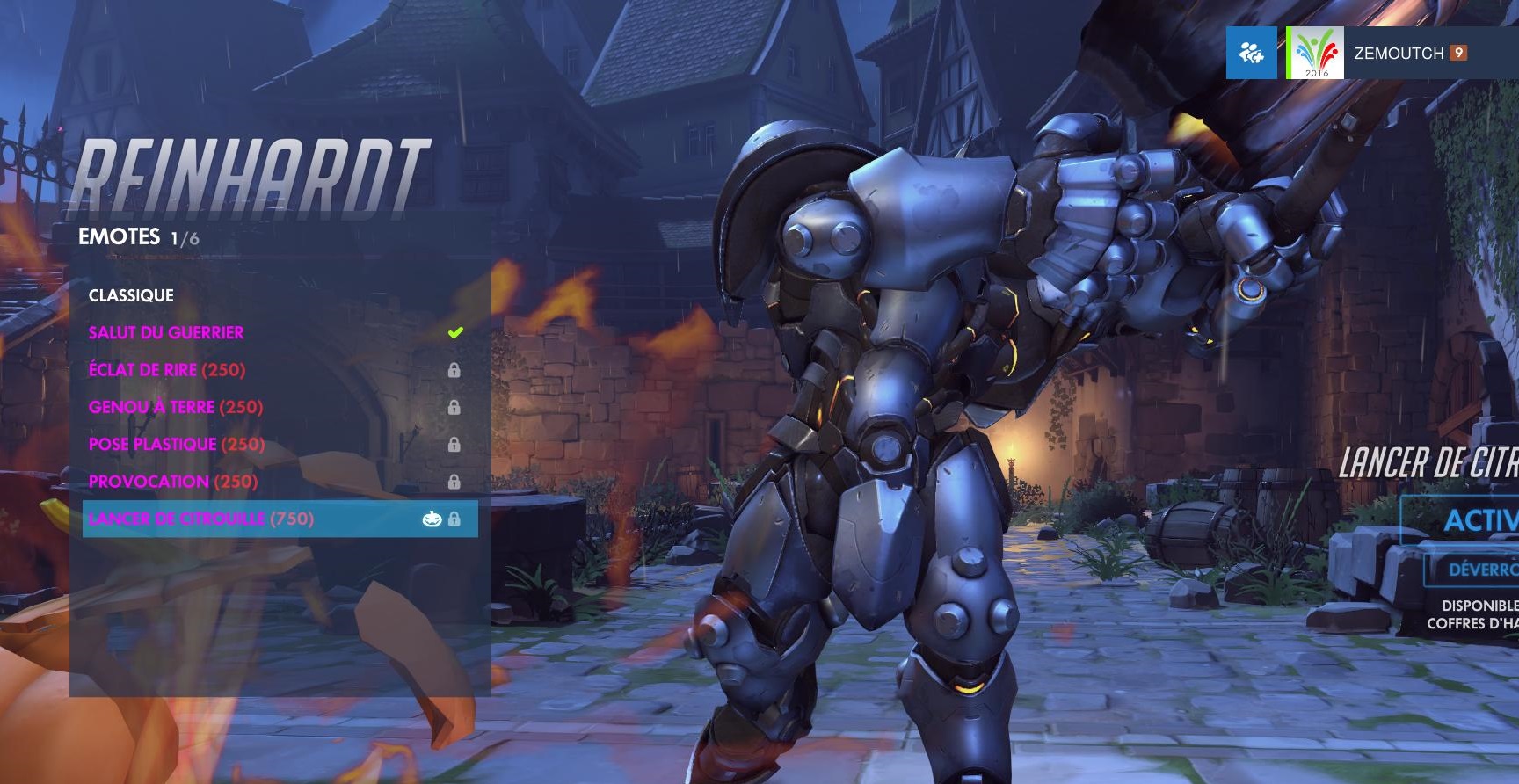Choose the Éclat de Rire emote
Image resolution: width=1519 pixels, height=784 pixels.
[x=167, y=370]
